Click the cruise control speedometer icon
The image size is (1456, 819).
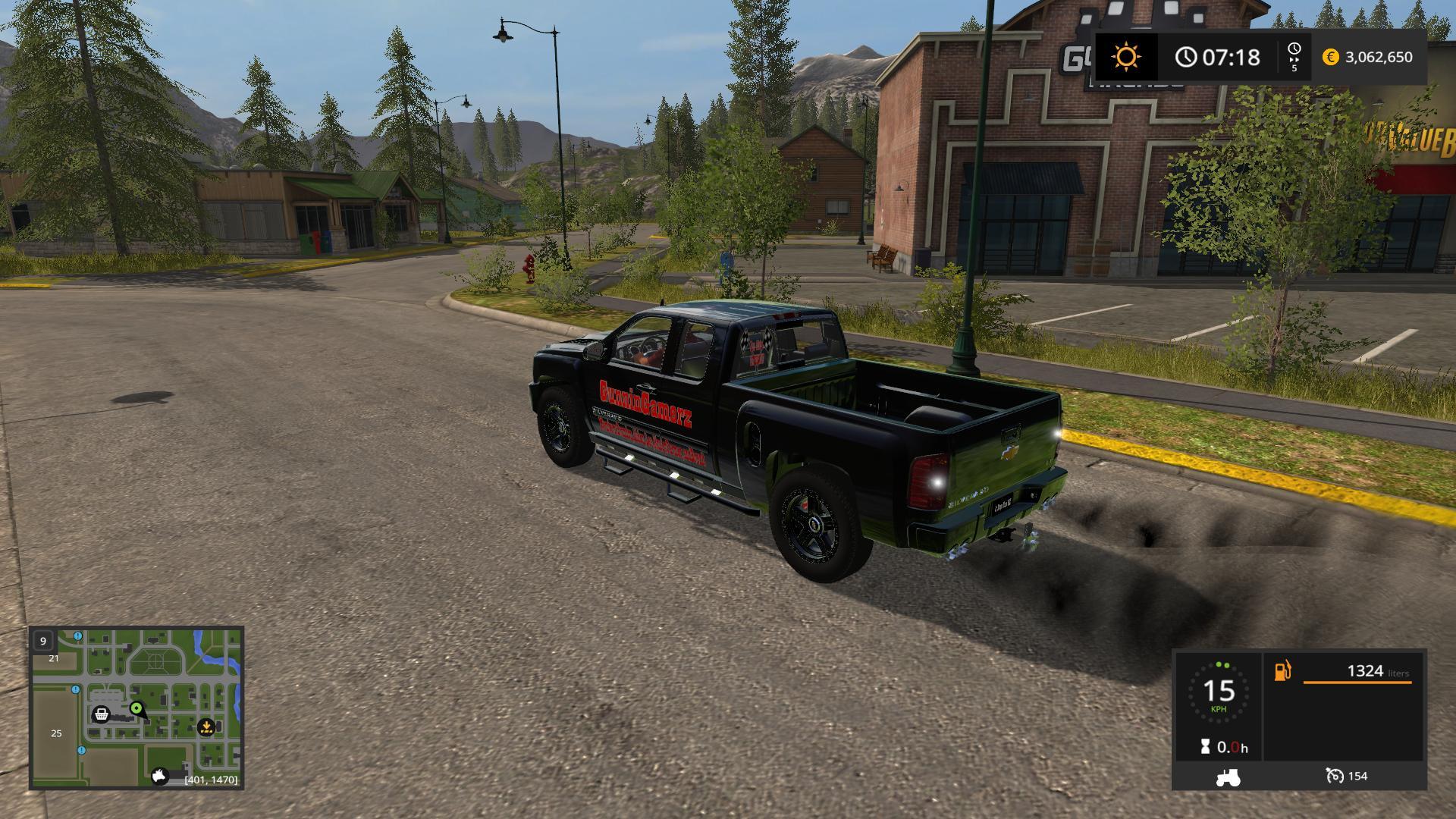[1335, 776]
